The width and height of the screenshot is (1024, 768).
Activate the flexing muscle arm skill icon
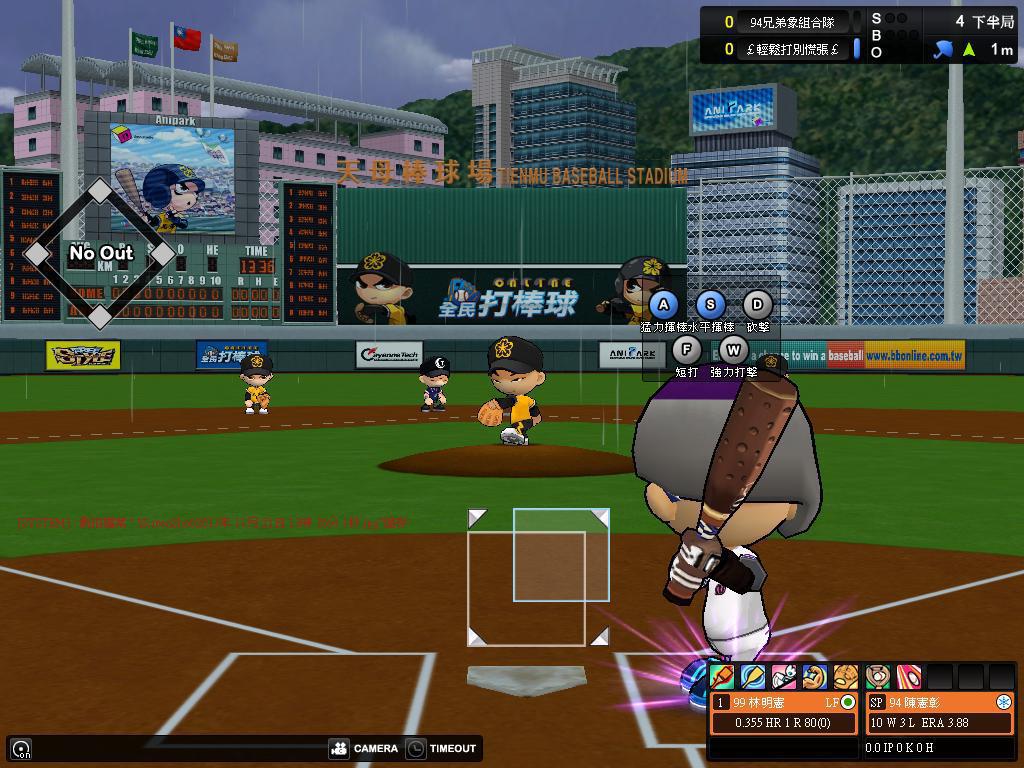click(815, 677)
